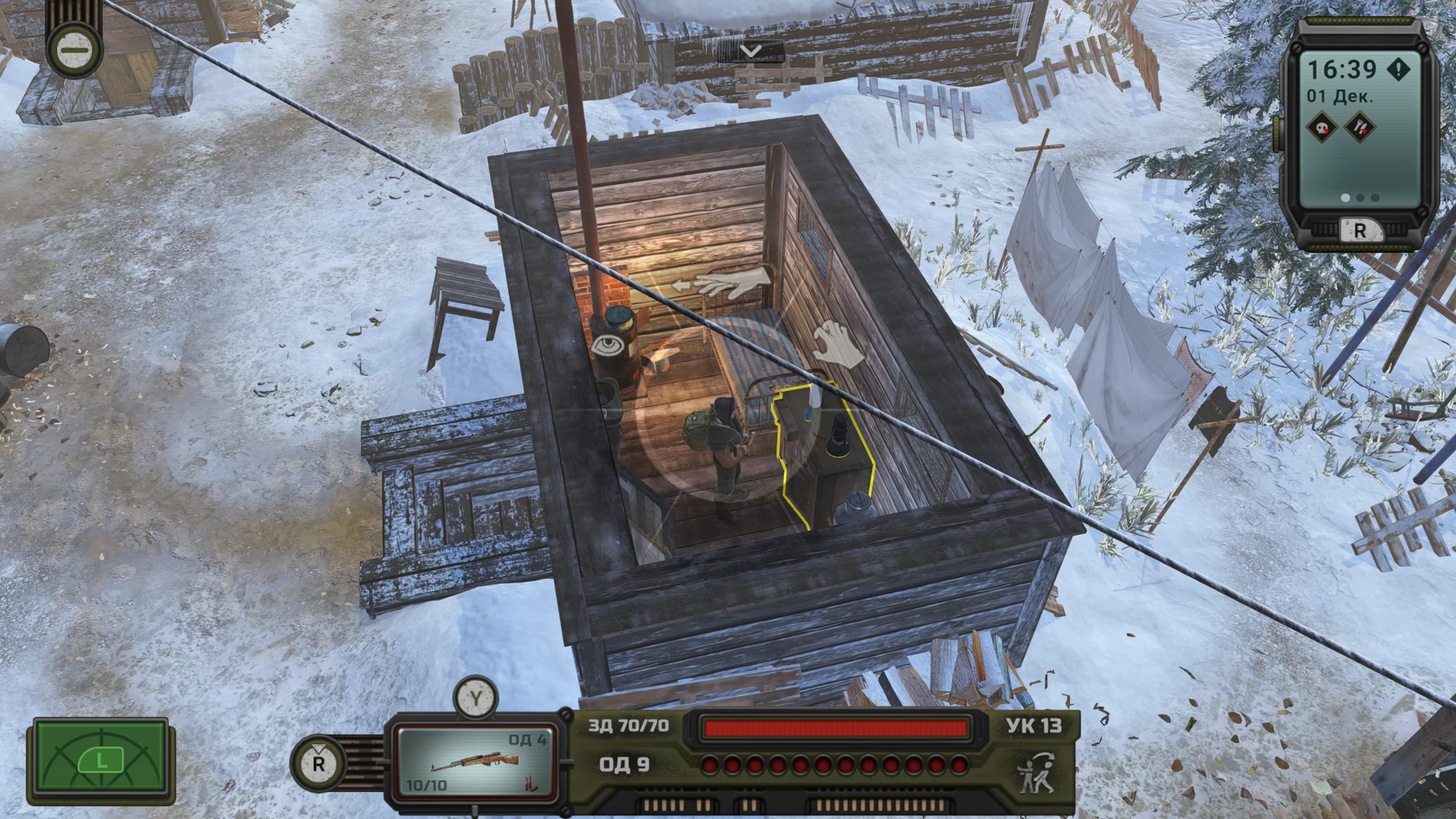Image resolution: width=1456 pixels, height=819 pixels.
Task: Choose the hand with arrow action
Action: coord(722,283)
